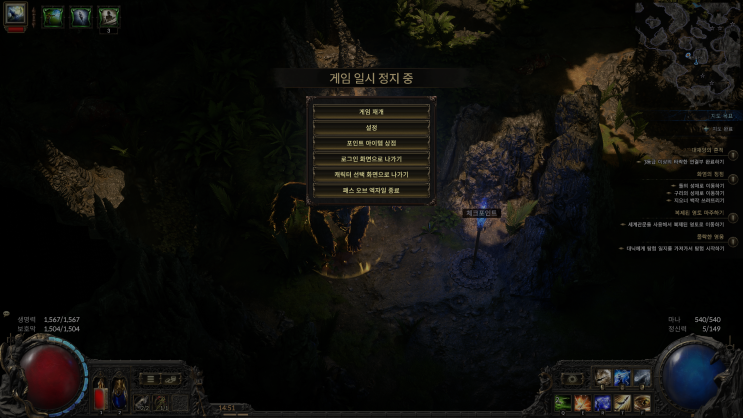Select 캐릭터 선택 화면으로 나가기 option
The height and width of the screenshot is (418, 743).
pyautogui.click(x=371, y=174)
